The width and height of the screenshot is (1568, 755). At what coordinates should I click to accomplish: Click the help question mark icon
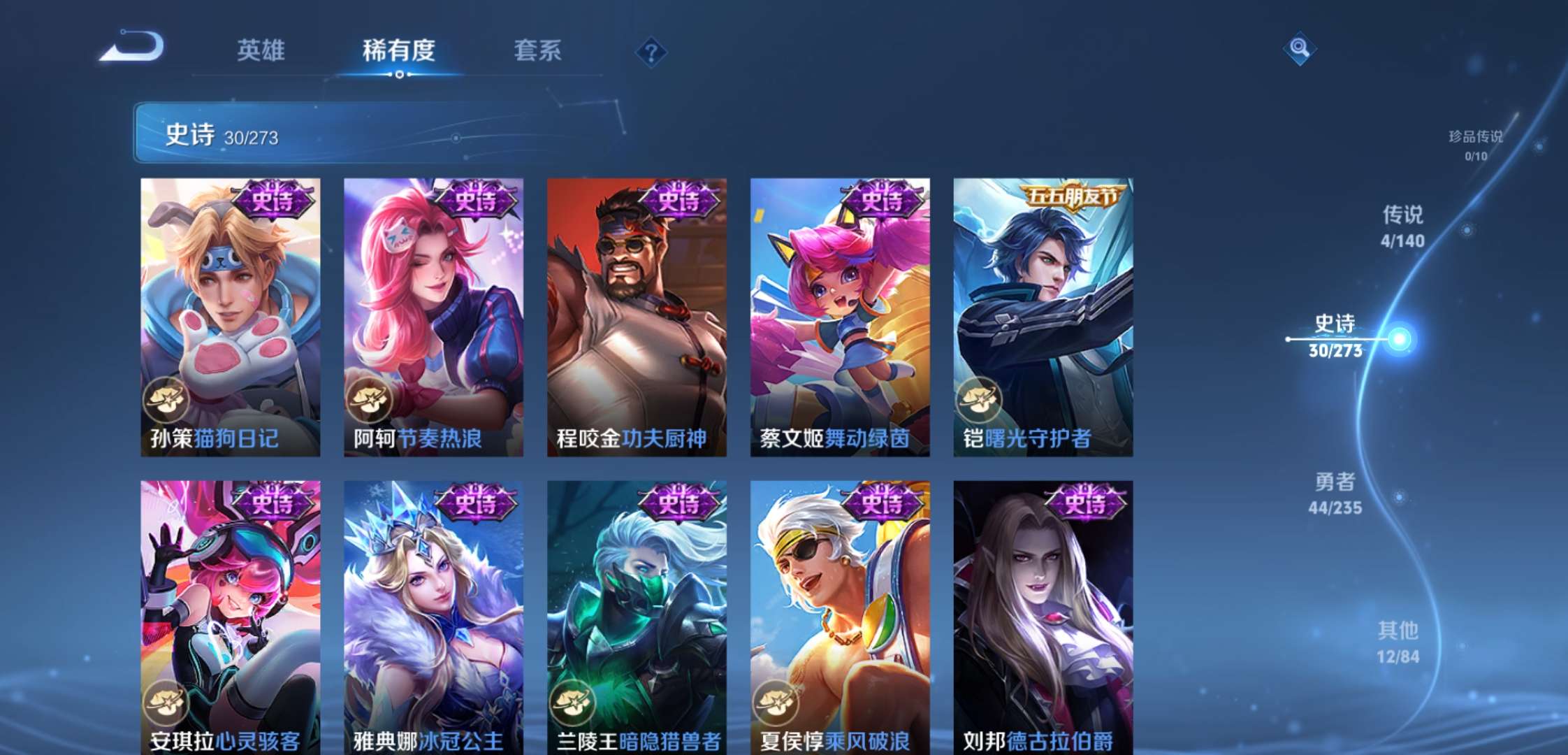pos(650,50)
